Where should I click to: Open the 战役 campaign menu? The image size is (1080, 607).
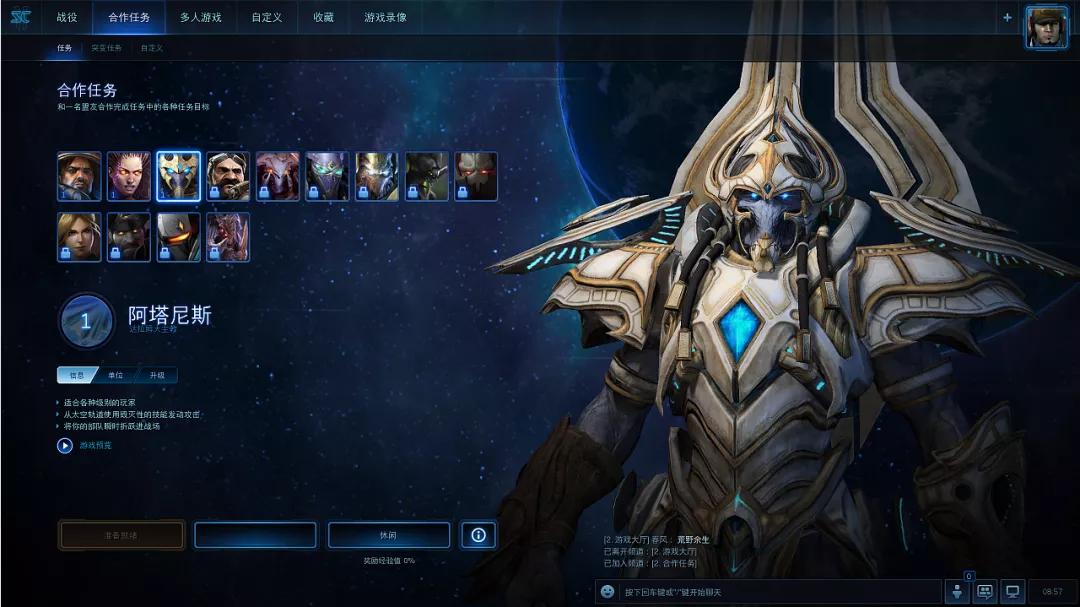67,17
